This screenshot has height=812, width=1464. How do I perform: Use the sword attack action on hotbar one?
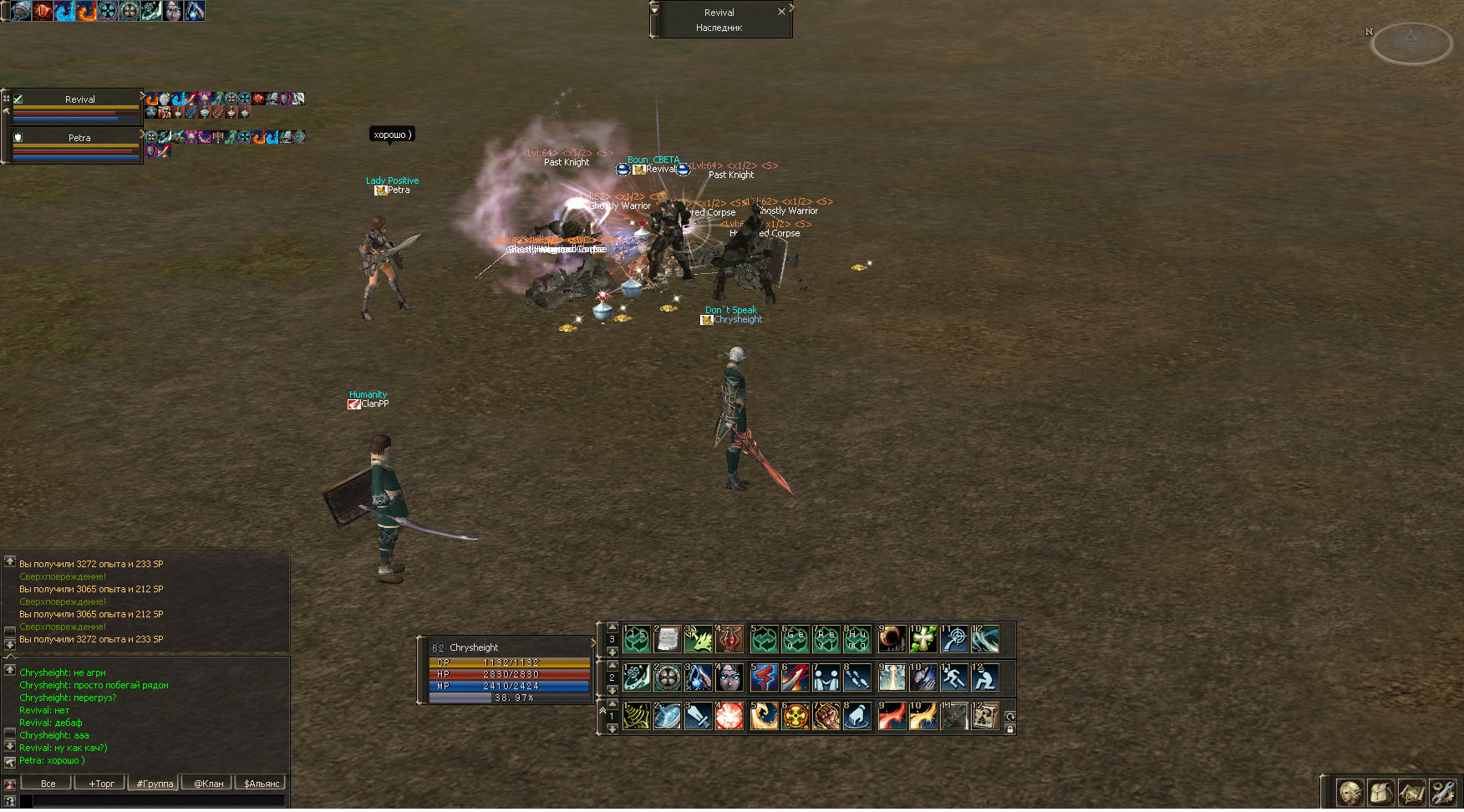(698, 716)
